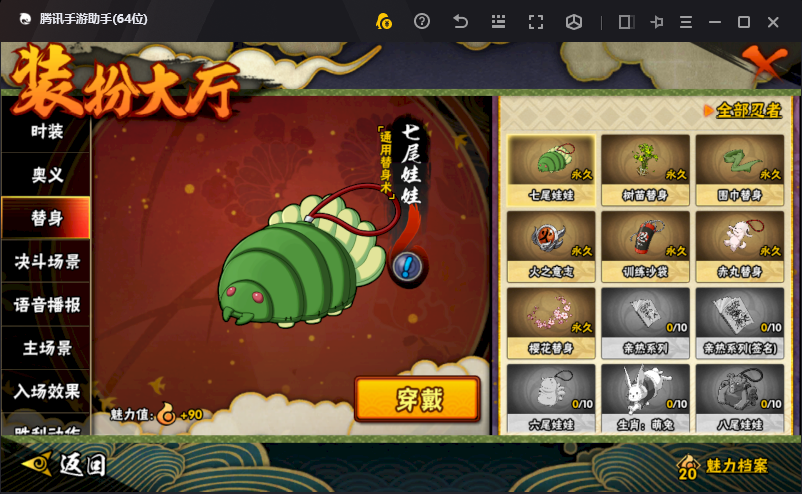The image size is (802, 494).
Task: Click the 穿戴 equip button
Action: (x=417, y=399)
